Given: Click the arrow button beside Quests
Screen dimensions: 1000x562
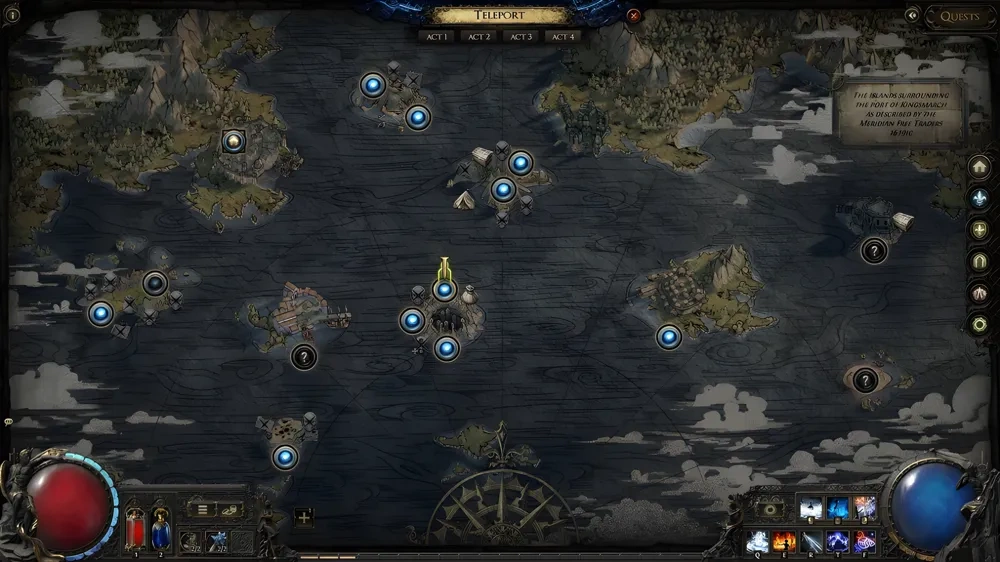Looking at the screenshot, I should point(912,16).
